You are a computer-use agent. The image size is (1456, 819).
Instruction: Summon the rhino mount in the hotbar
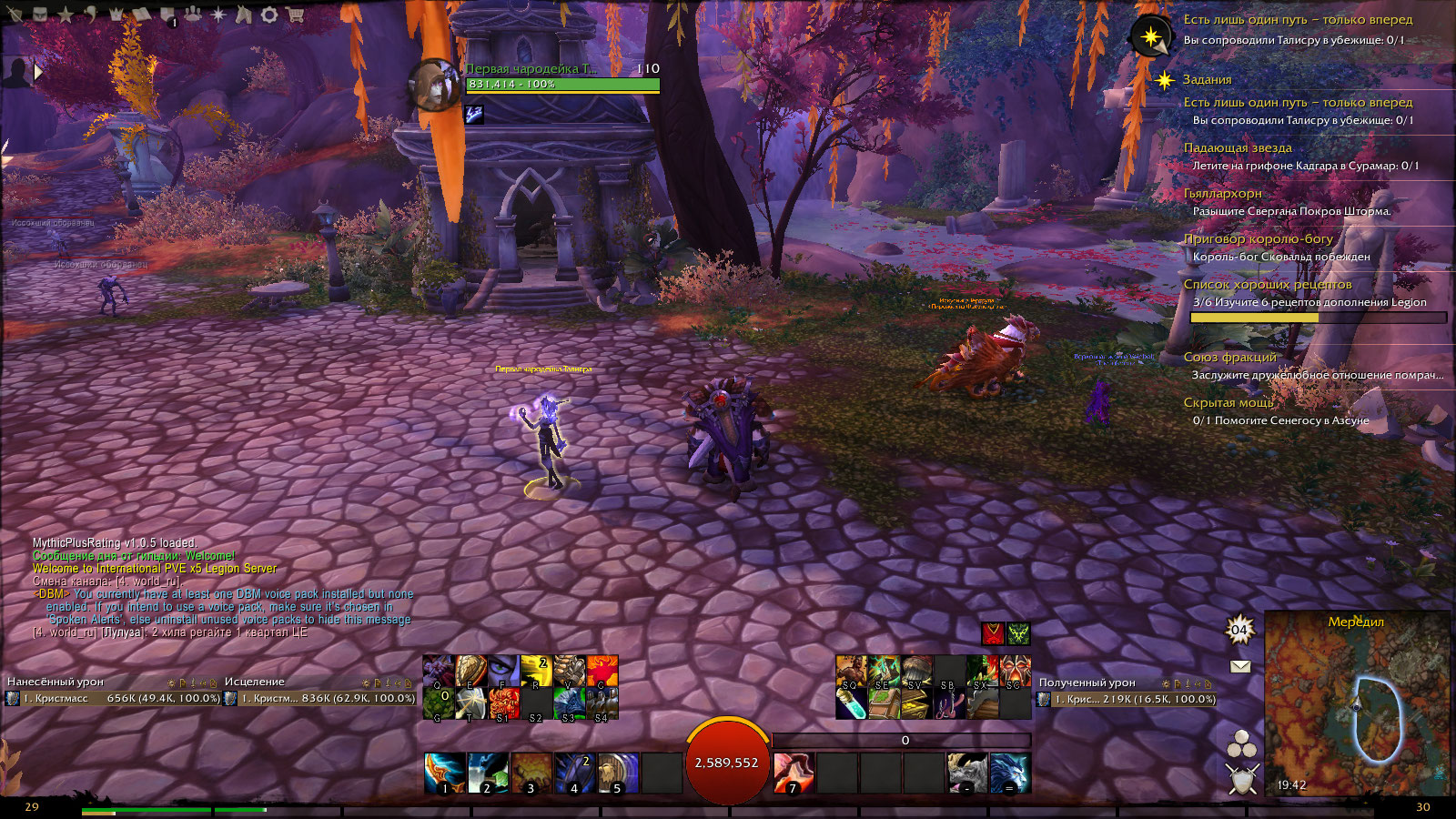click(x=966, y=773)
